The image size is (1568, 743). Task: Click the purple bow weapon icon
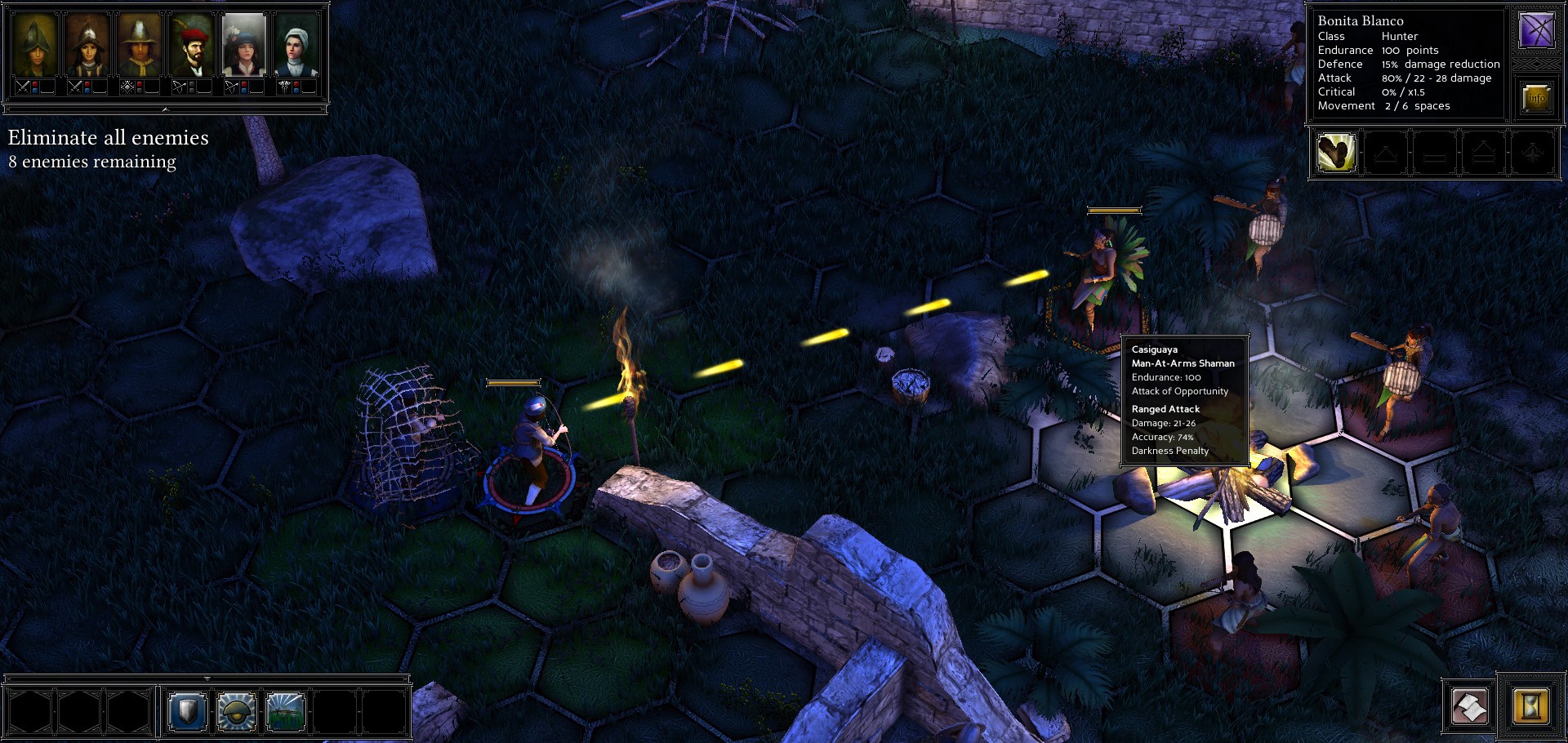[1536, 31]
